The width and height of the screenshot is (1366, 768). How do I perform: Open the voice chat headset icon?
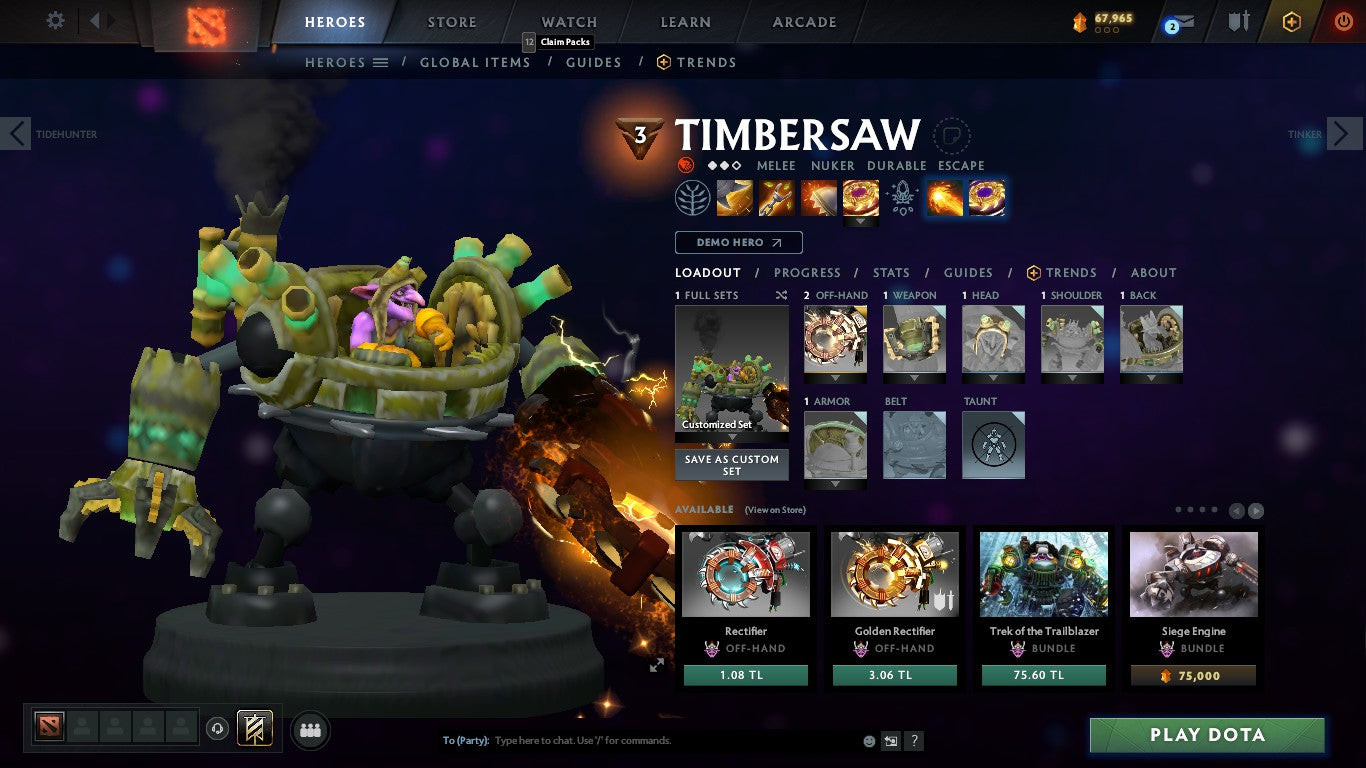tap(217, 730)
